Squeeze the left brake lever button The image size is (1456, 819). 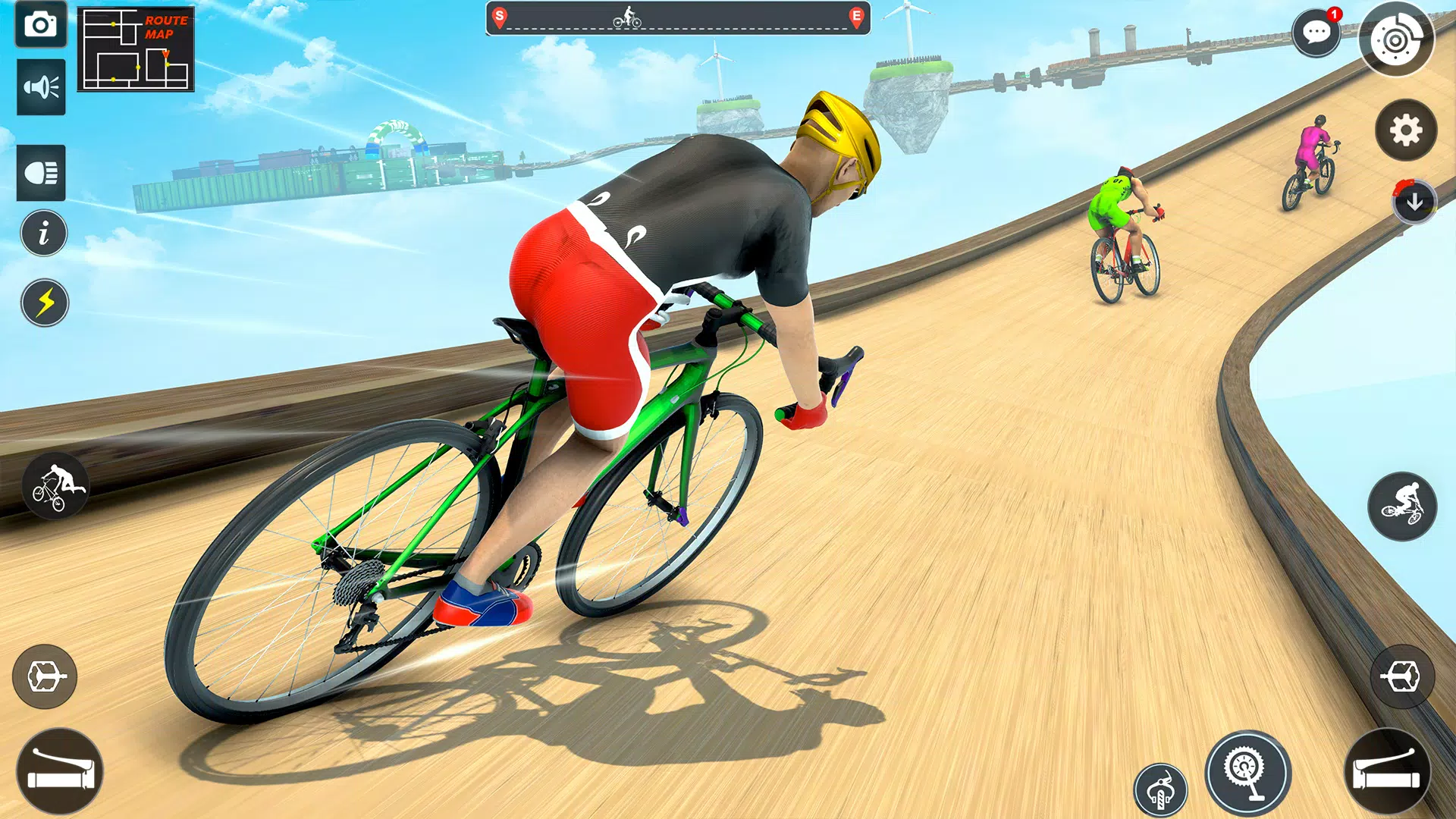[59, 772]
